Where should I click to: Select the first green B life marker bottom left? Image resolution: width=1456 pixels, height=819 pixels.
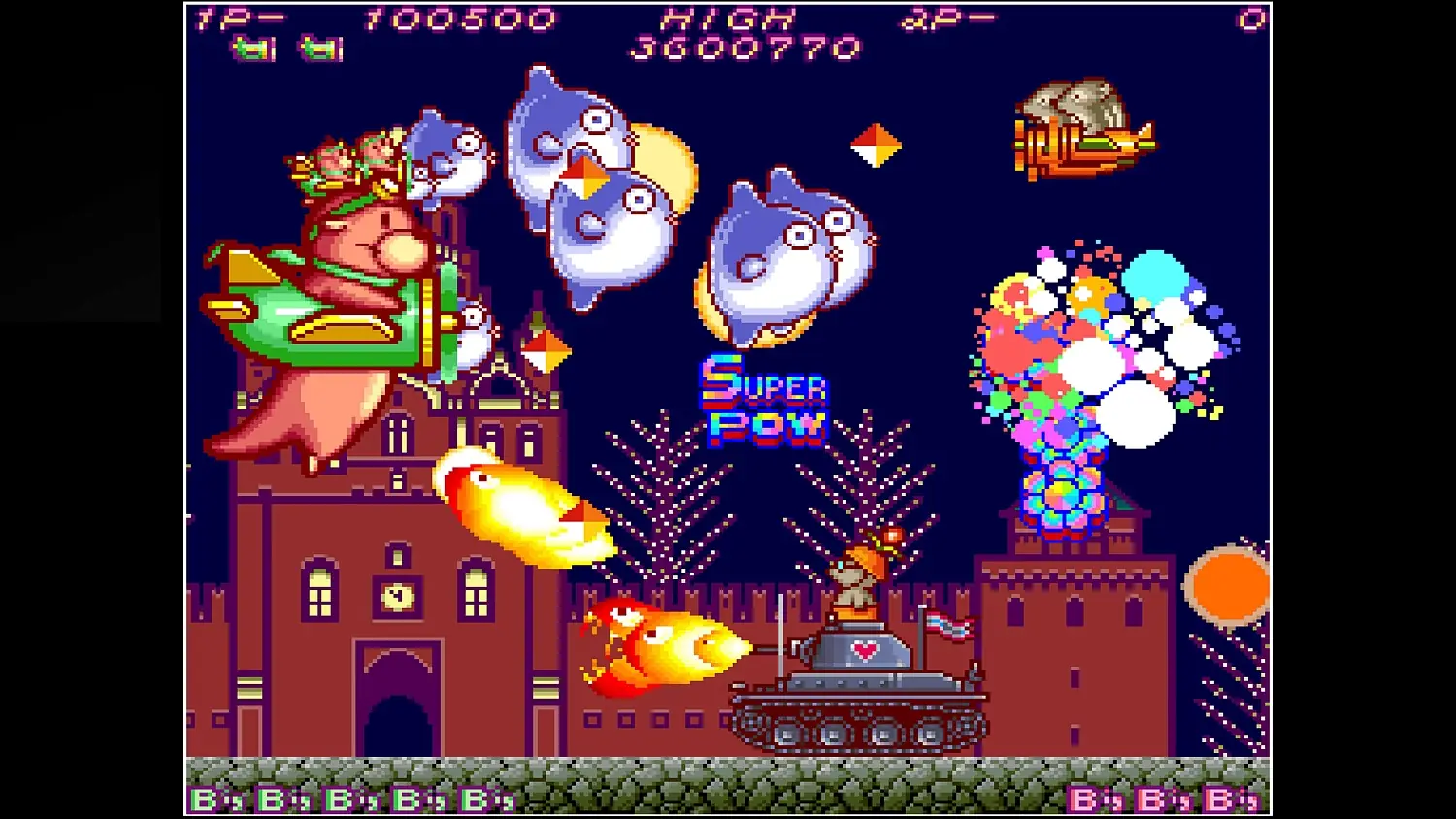tap(204, 798)
